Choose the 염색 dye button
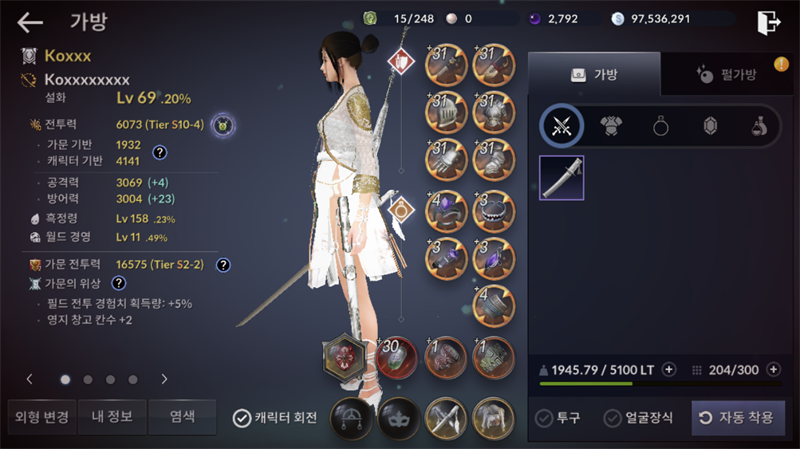This screenshot has width=800, height=449. coord(181,417)
